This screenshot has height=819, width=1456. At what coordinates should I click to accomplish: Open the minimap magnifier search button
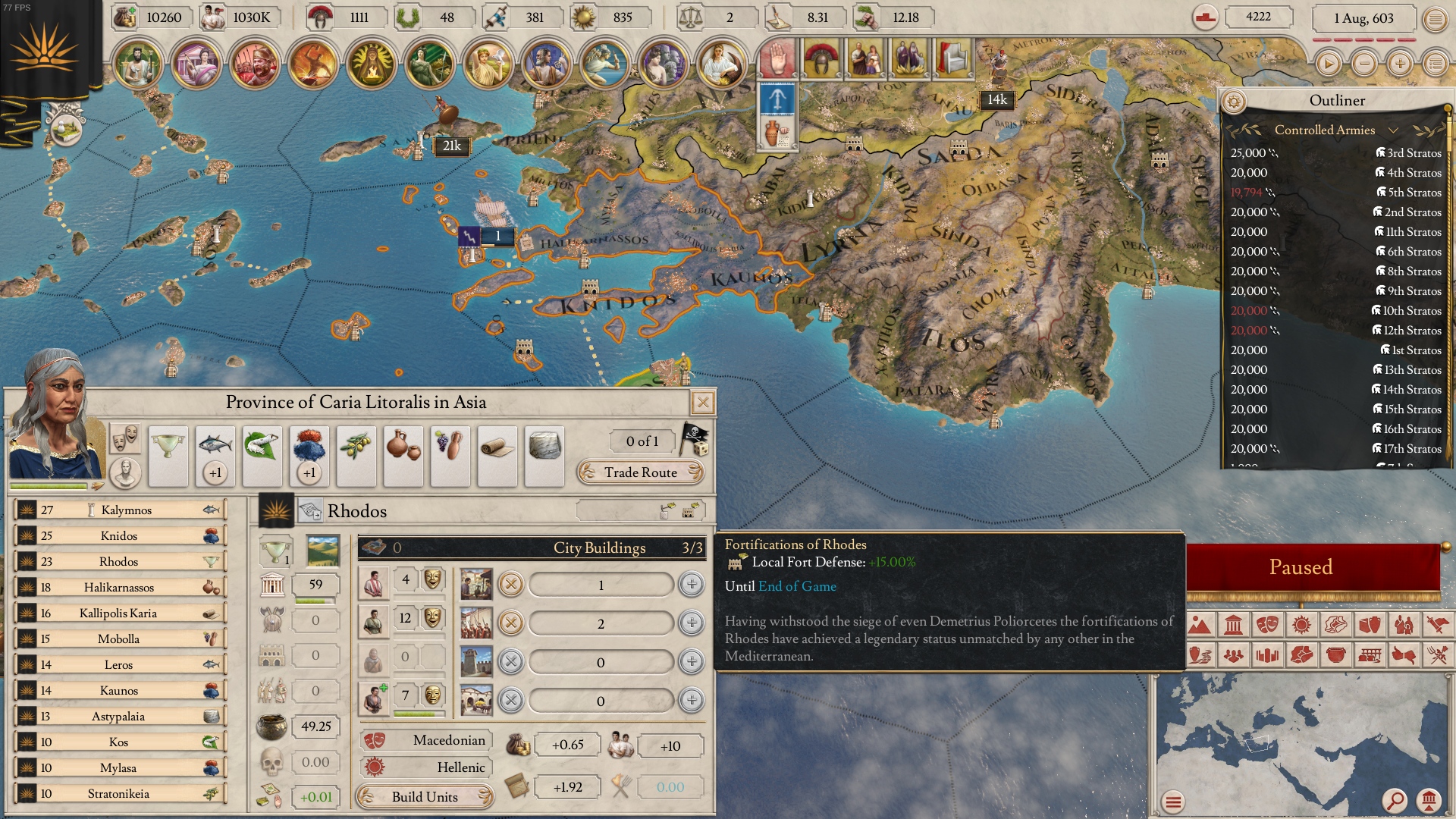[x=1394, y=800]
